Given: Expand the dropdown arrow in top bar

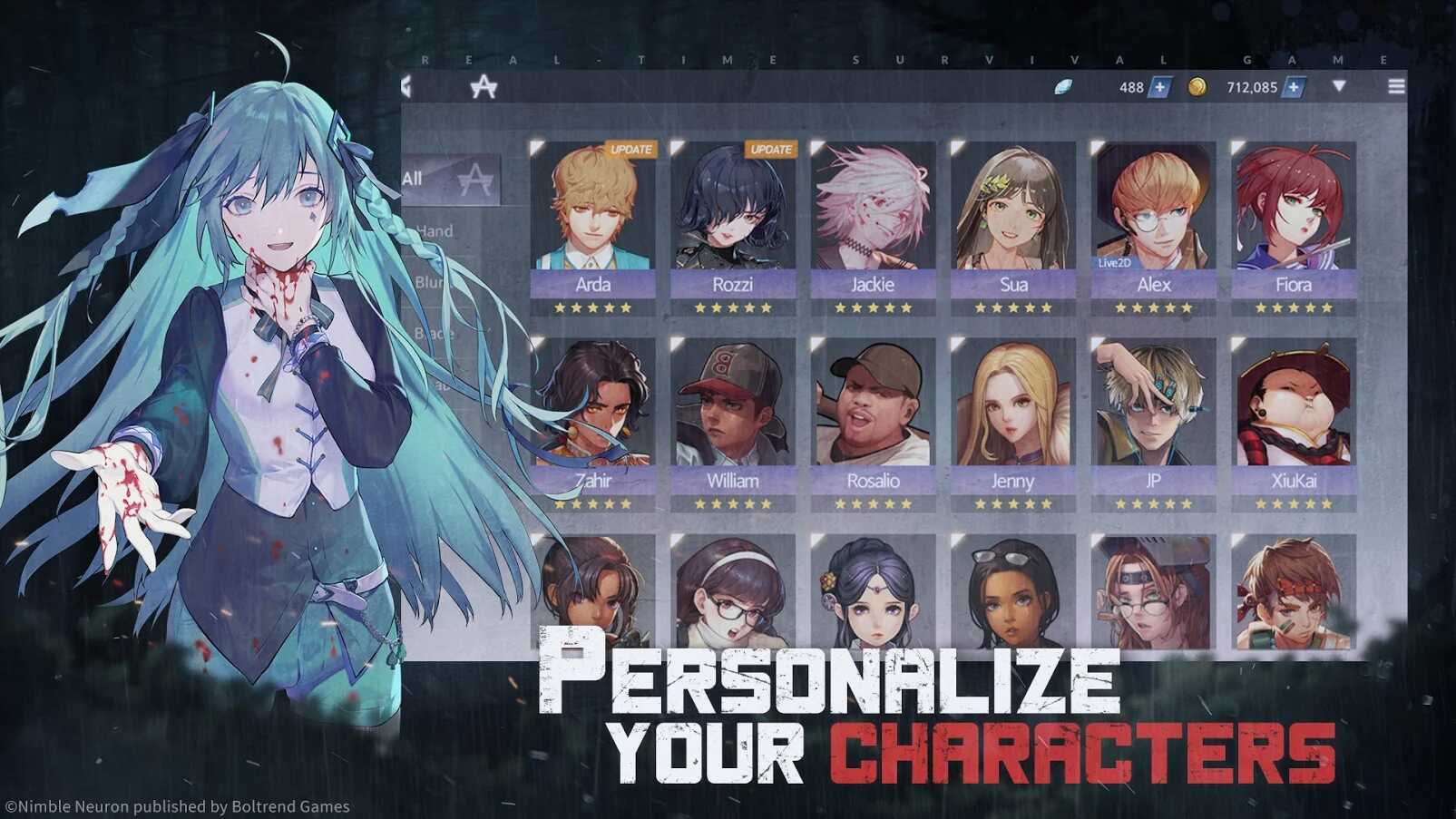Looking at the screenshot, I should 1339,86.
